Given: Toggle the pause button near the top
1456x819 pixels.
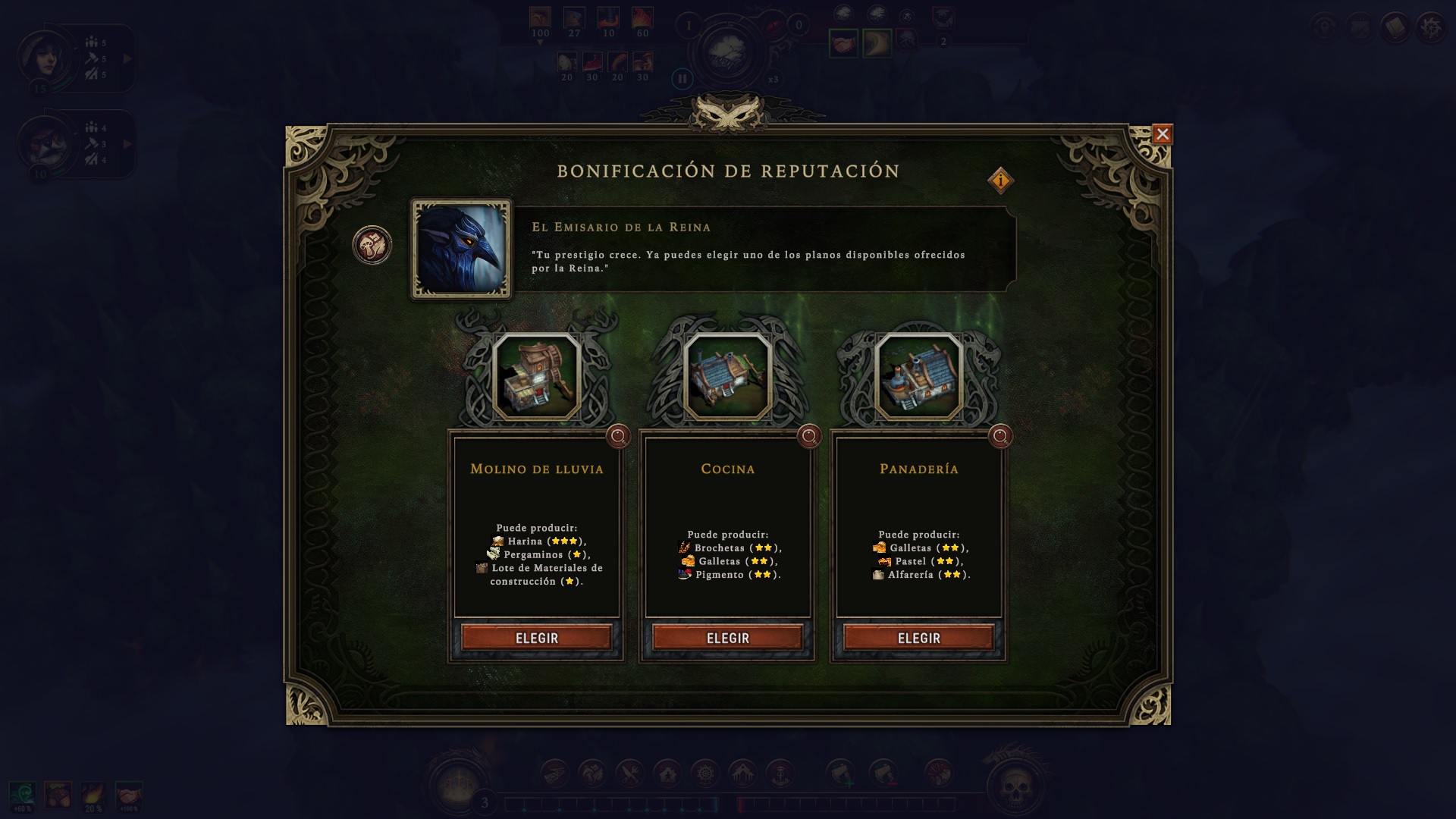Looking at the screenshot, I should point(682,79).
